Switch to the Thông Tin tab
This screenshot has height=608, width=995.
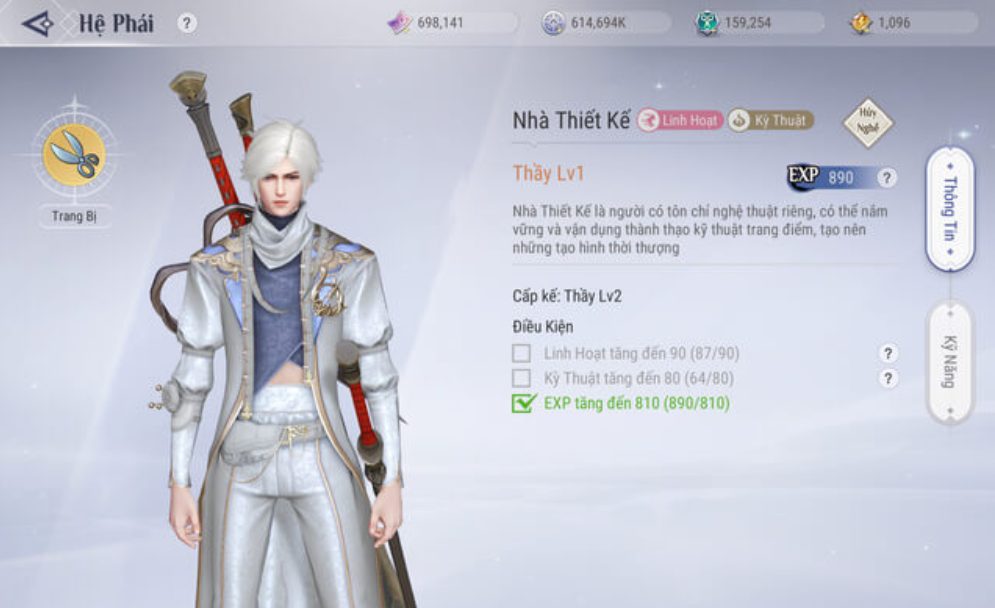point(949,209)
